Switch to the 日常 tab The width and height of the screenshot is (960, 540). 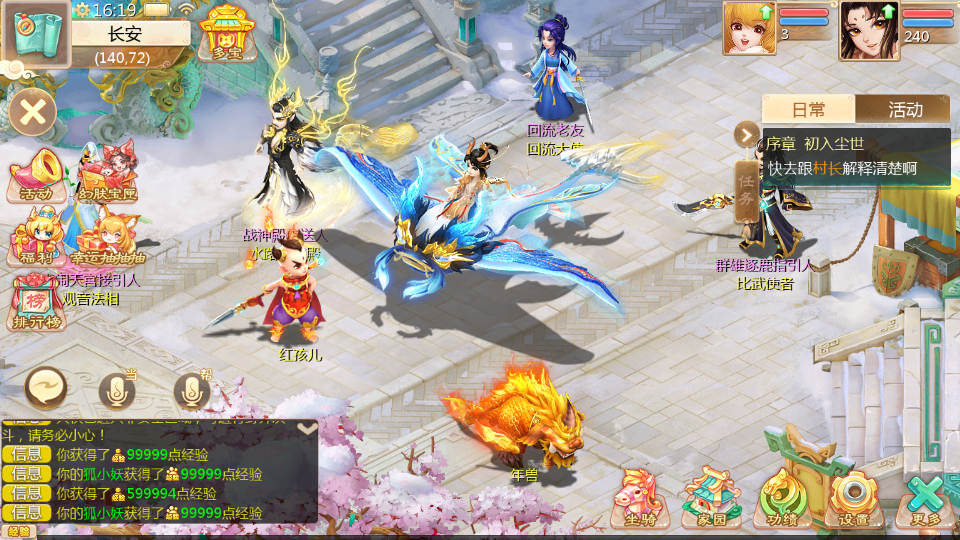click(808, 109)
